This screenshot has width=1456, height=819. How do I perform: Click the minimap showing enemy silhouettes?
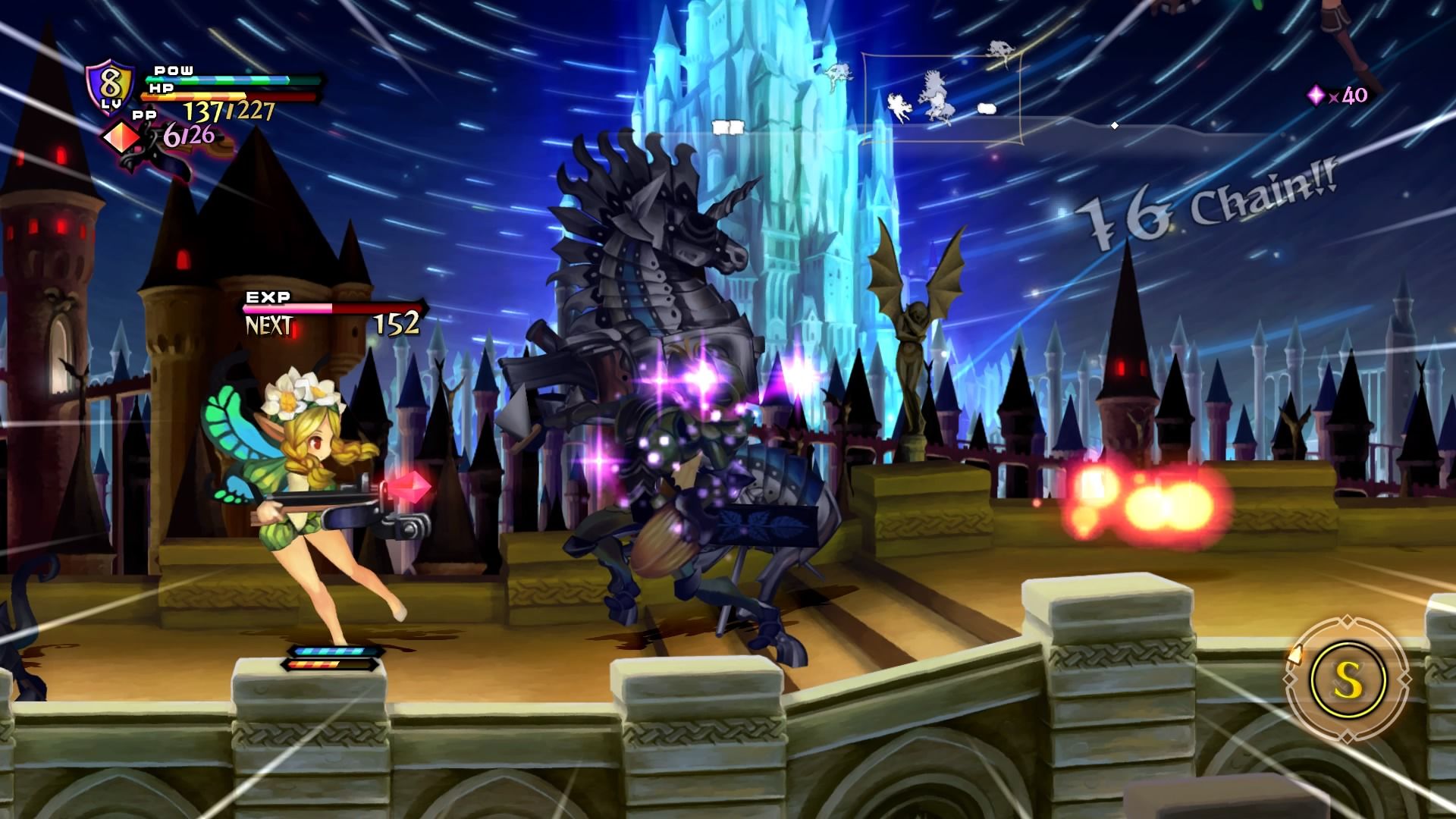(942, 99)
